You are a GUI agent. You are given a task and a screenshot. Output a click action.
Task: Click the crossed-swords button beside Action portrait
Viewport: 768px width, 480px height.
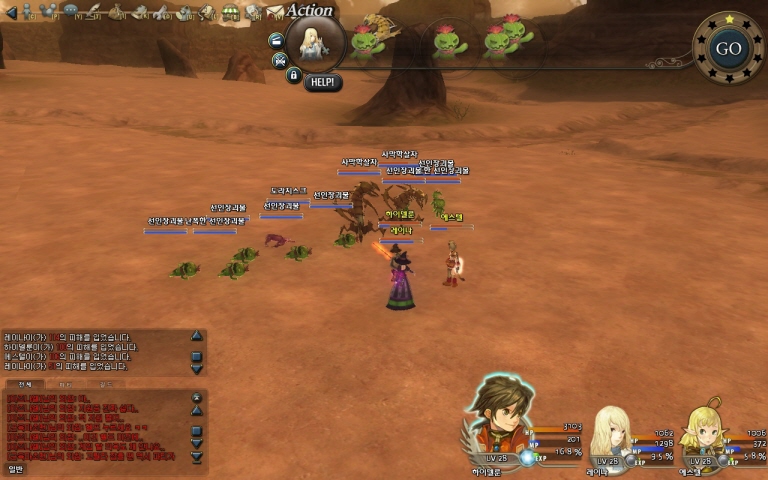click(x=280, y=59)
